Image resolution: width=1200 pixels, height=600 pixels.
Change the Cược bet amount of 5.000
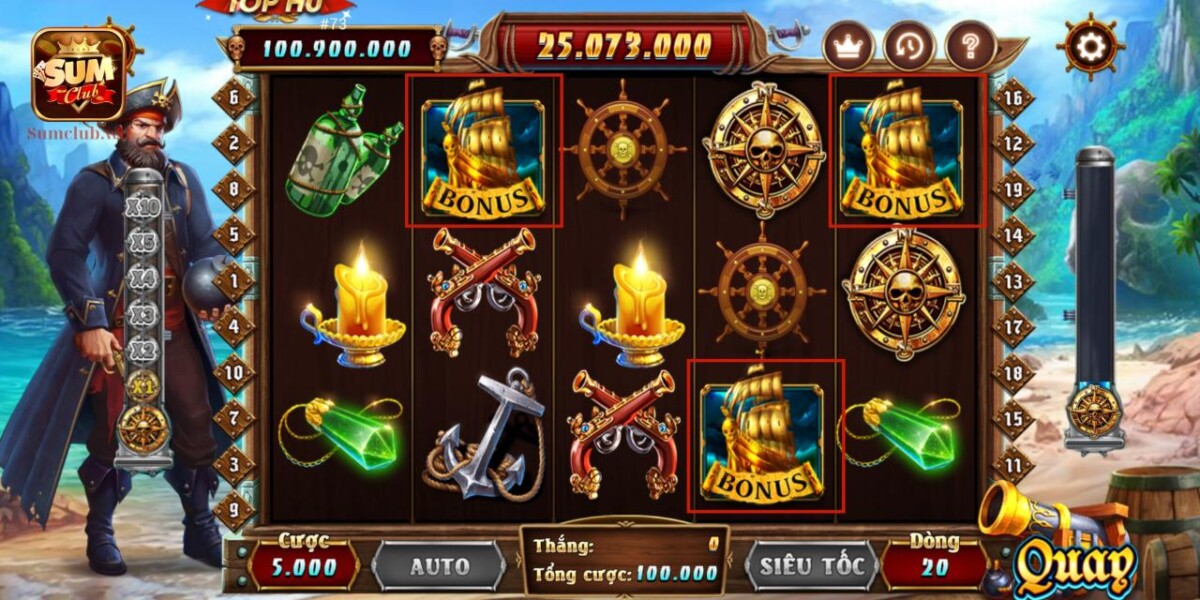tap(304, 567)
